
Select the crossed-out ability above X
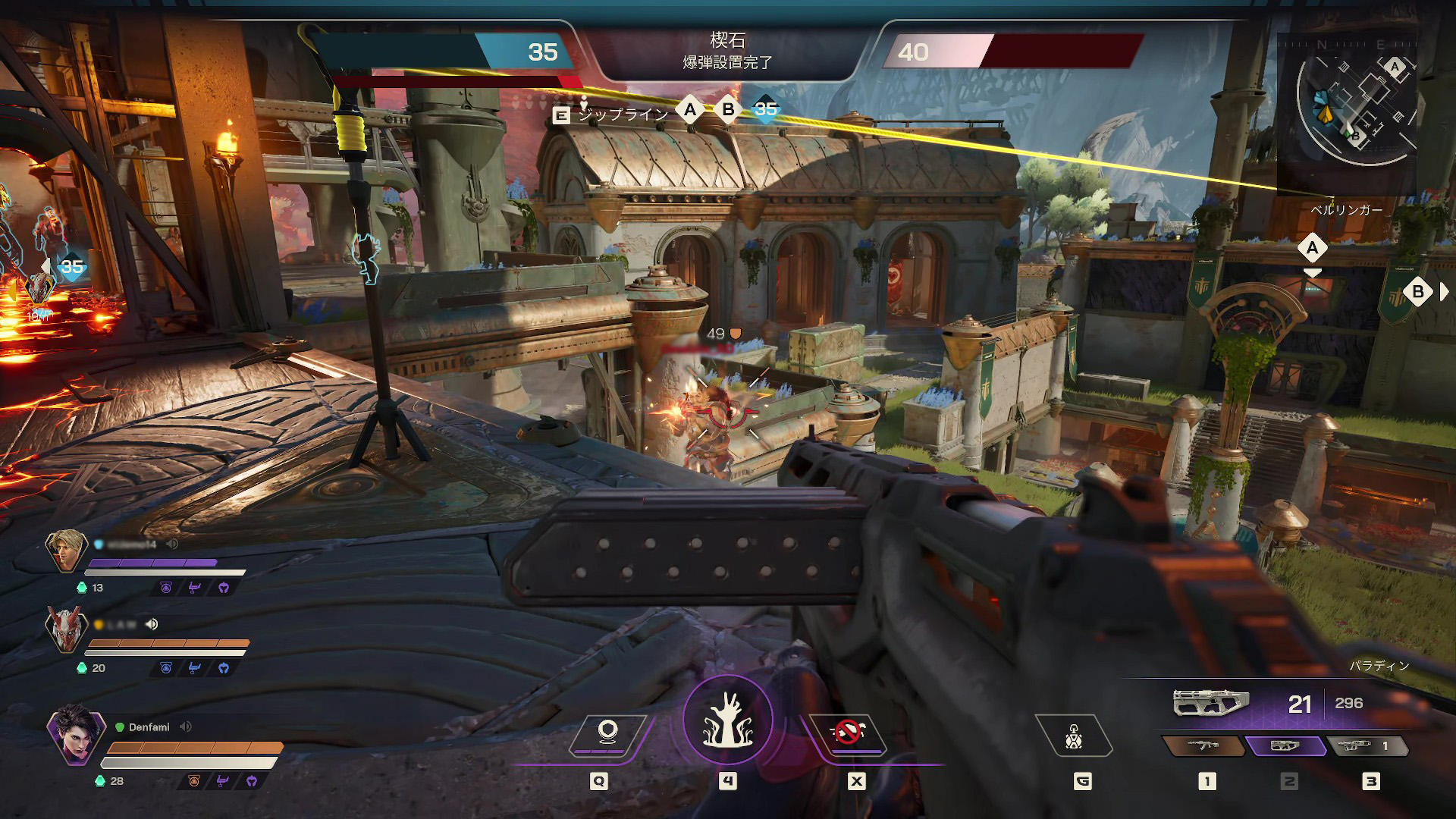tap(847, 733)
